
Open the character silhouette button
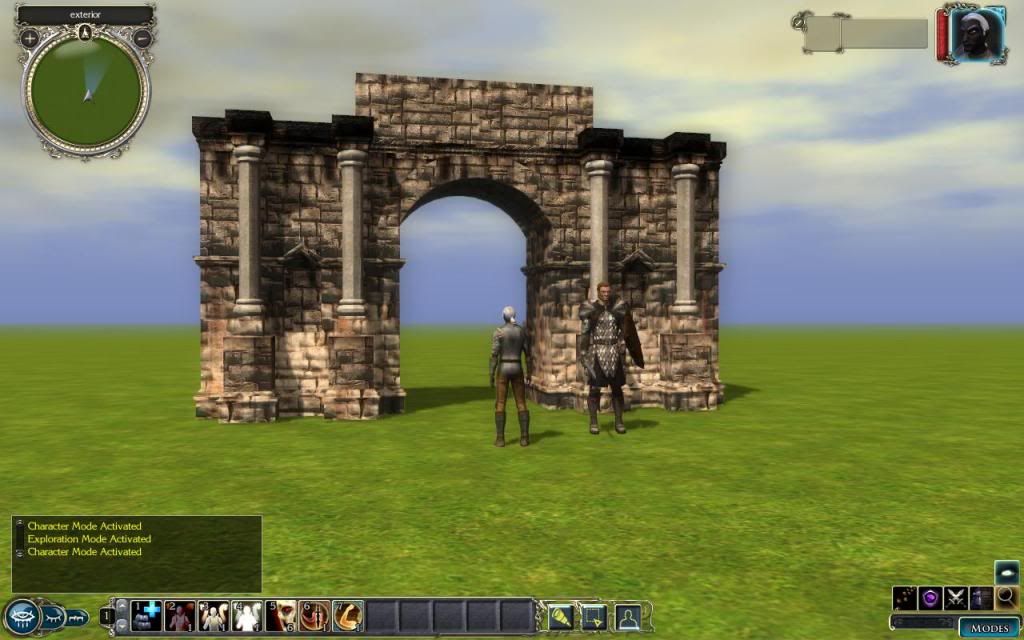[627, 615]
